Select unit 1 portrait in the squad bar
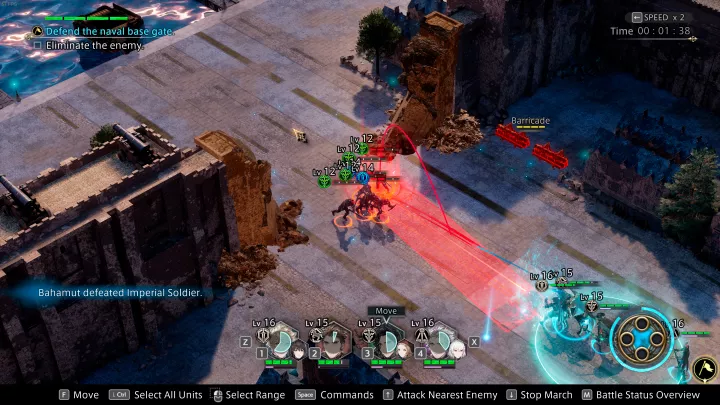Viewport: 720px width, 405px height. [283, 345]
